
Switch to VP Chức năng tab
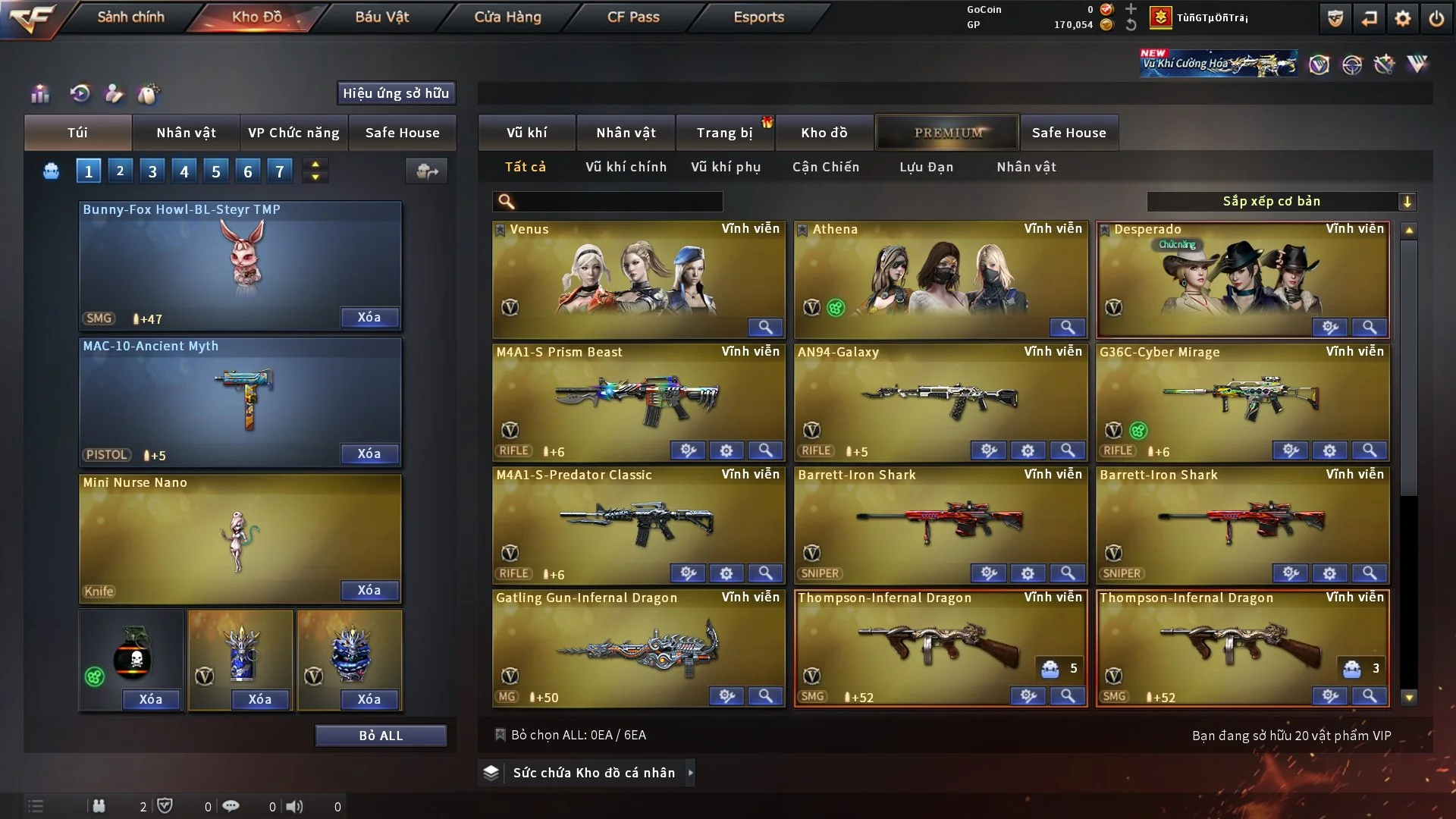[x=293, y=133]
